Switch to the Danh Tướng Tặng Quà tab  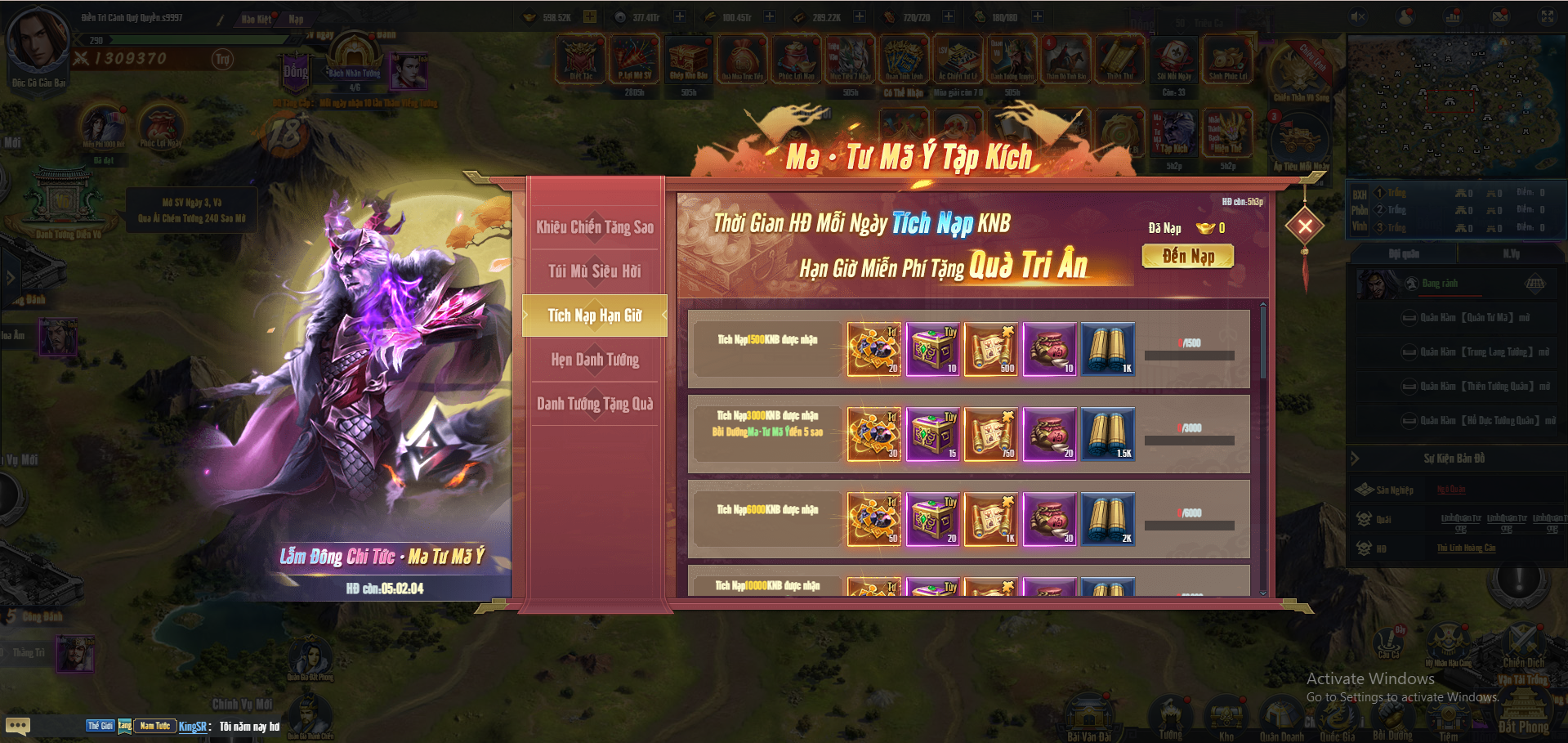[x=595, y=404]
